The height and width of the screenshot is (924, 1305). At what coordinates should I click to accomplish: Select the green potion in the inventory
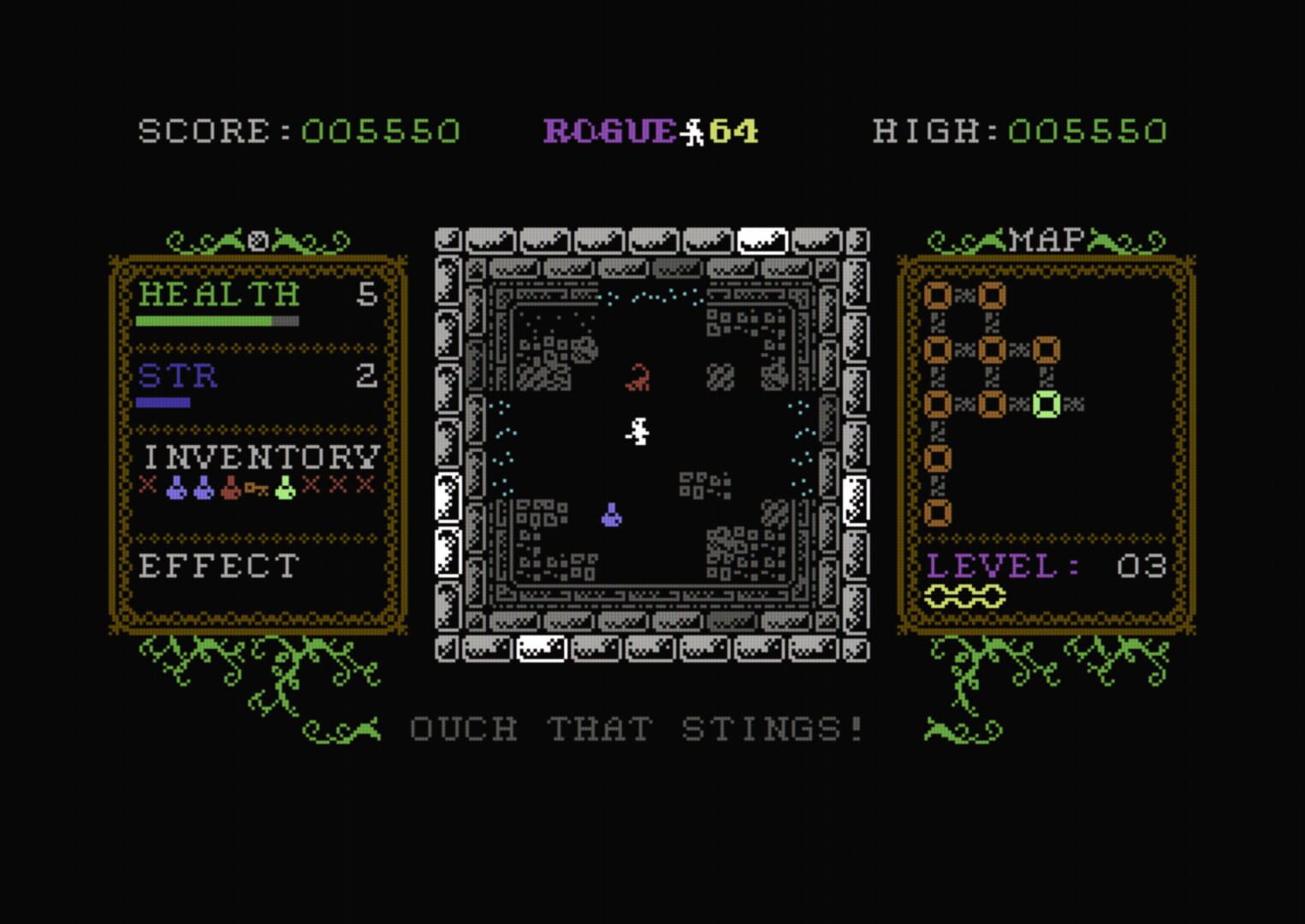[284, 488]
